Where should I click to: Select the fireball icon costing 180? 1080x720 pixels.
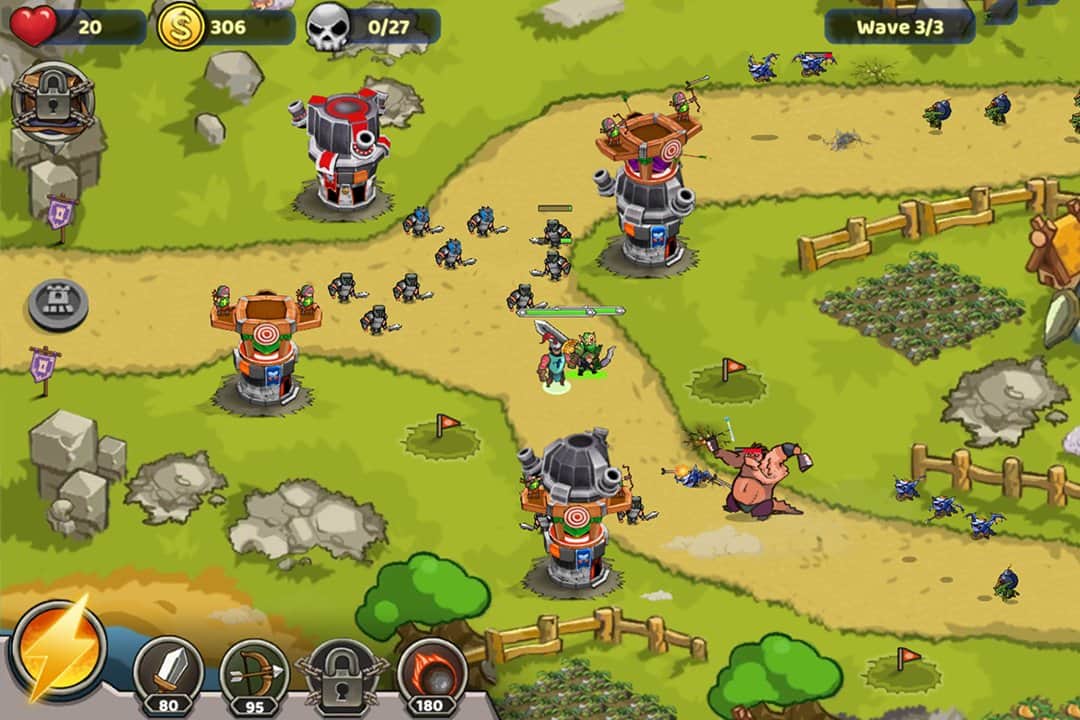click(x=432, y=671)
